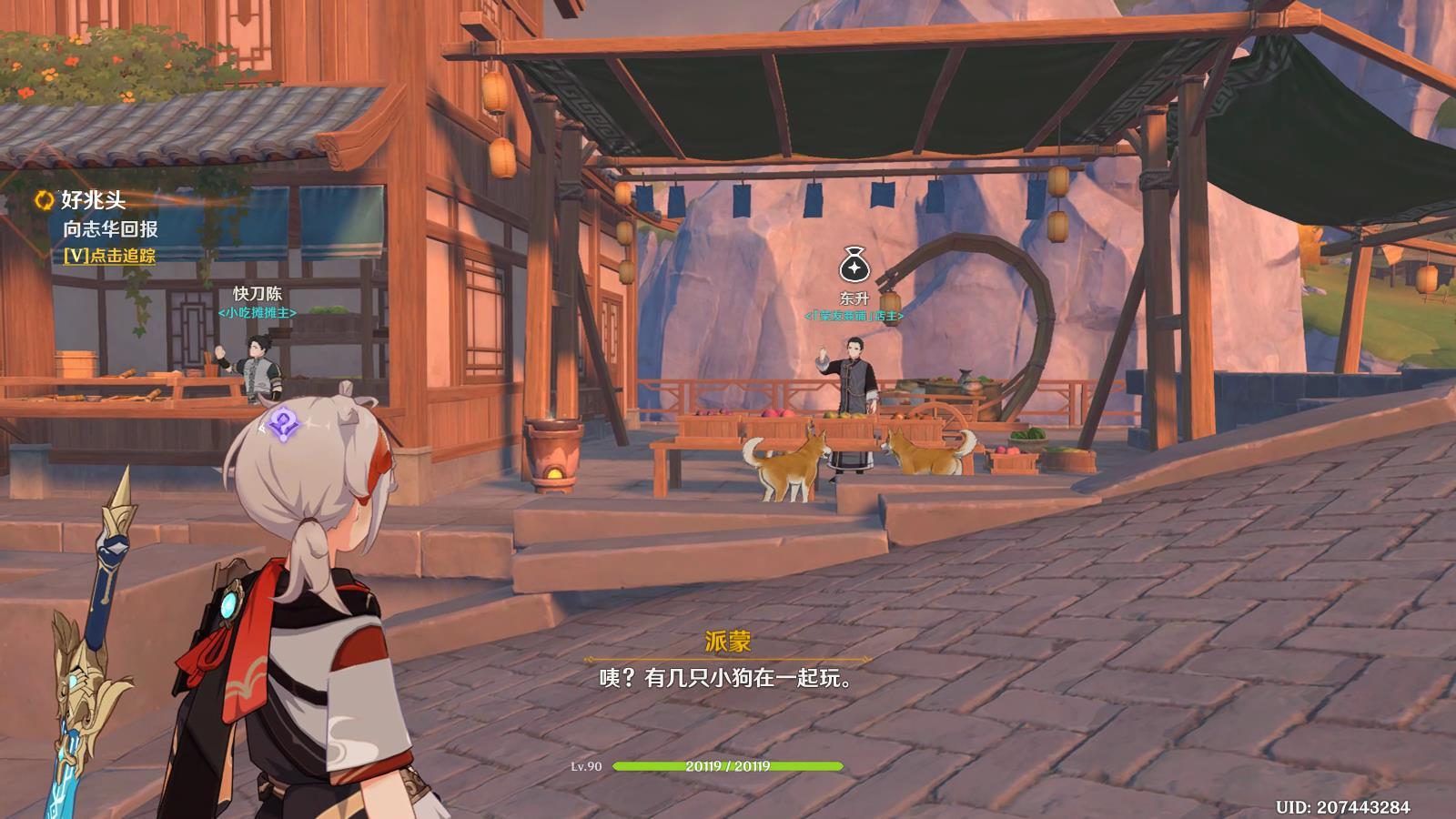Select the 好兆头 quest tracker title
Image resolution: width=1456 pixels, height=819 pixels.
click(x=93, y=200)
